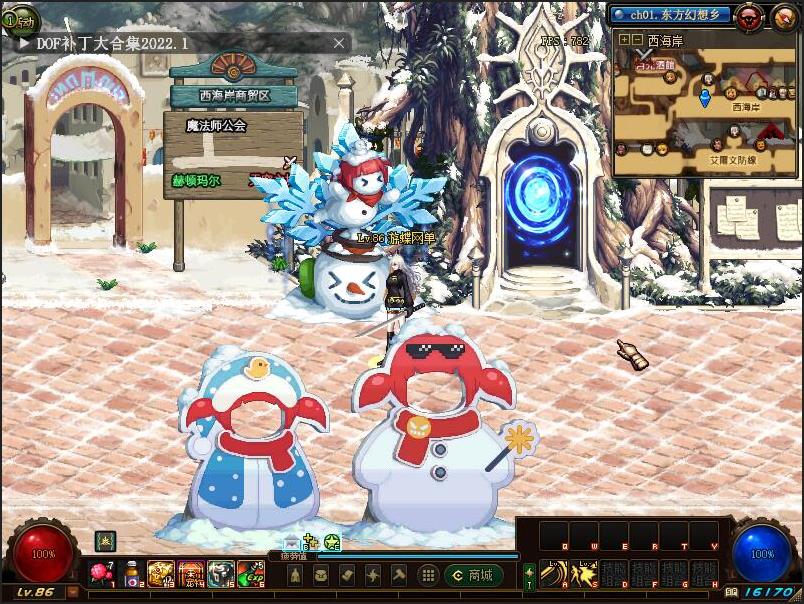This screenshot has width=804, height=604.
Task: Expand the DOF补丁大合集 banner arrow
Action: click(x=24, y=44)
